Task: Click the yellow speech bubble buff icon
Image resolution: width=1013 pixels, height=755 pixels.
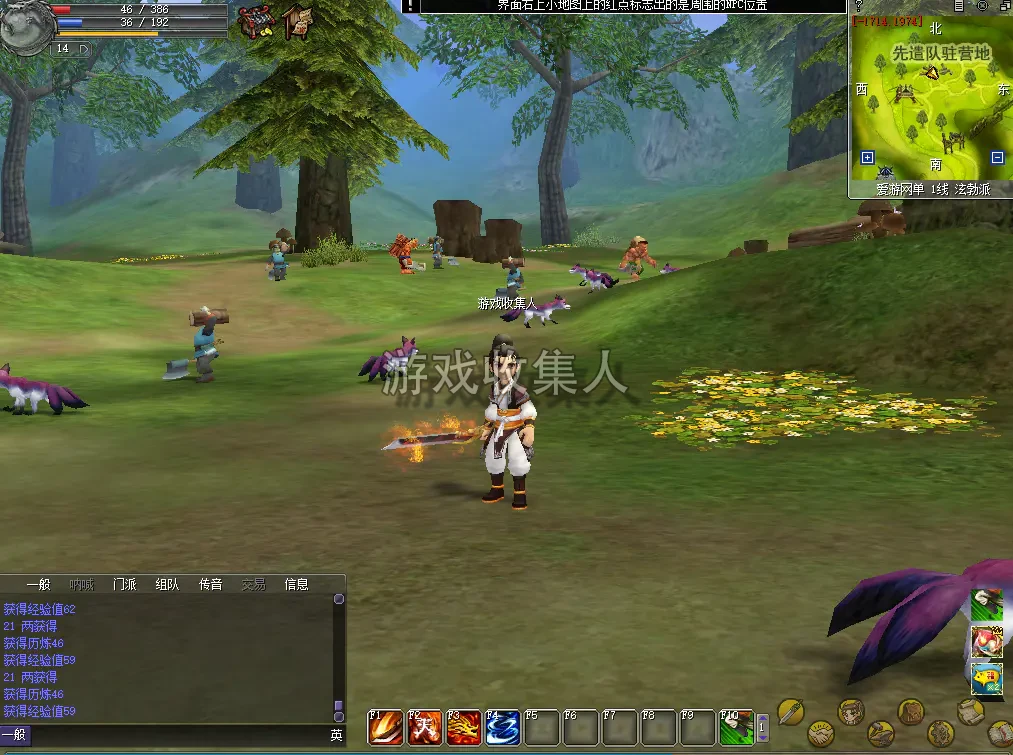Action: 986,677
